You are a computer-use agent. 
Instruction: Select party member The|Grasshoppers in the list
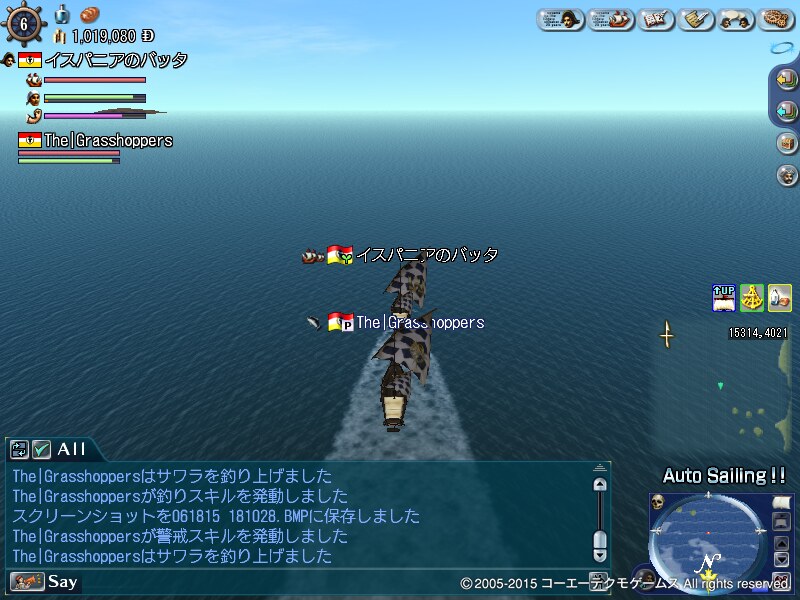[x=108, y=141]
